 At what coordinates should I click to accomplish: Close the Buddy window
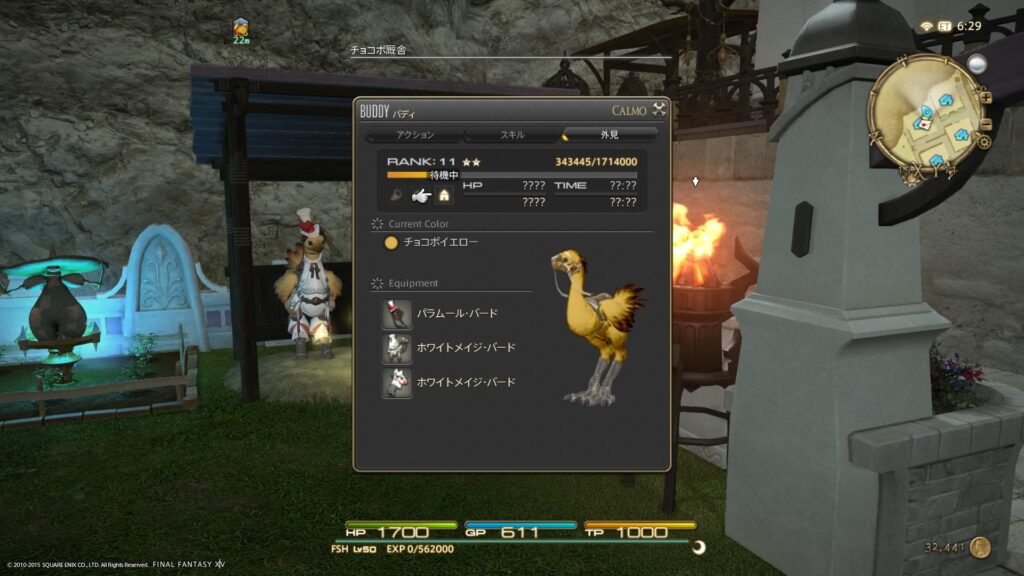point(659,110)
